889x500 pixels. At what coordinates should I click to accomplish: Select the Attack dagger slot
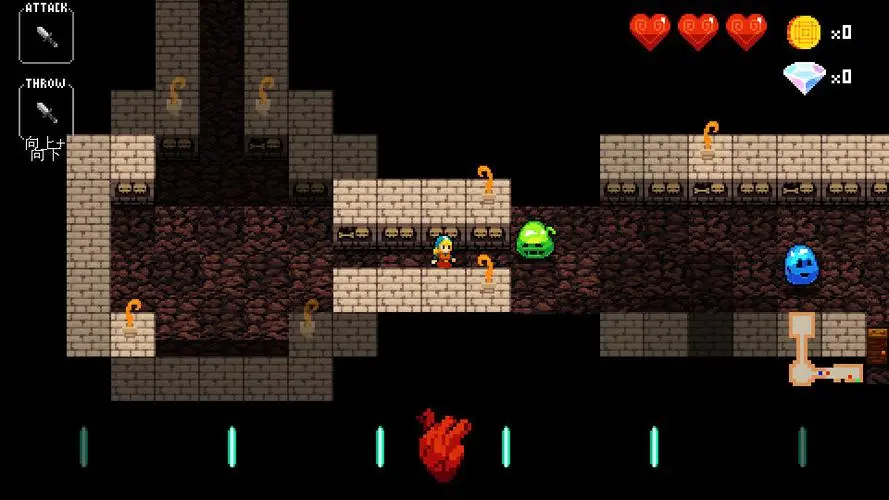(x=45, y=35)
